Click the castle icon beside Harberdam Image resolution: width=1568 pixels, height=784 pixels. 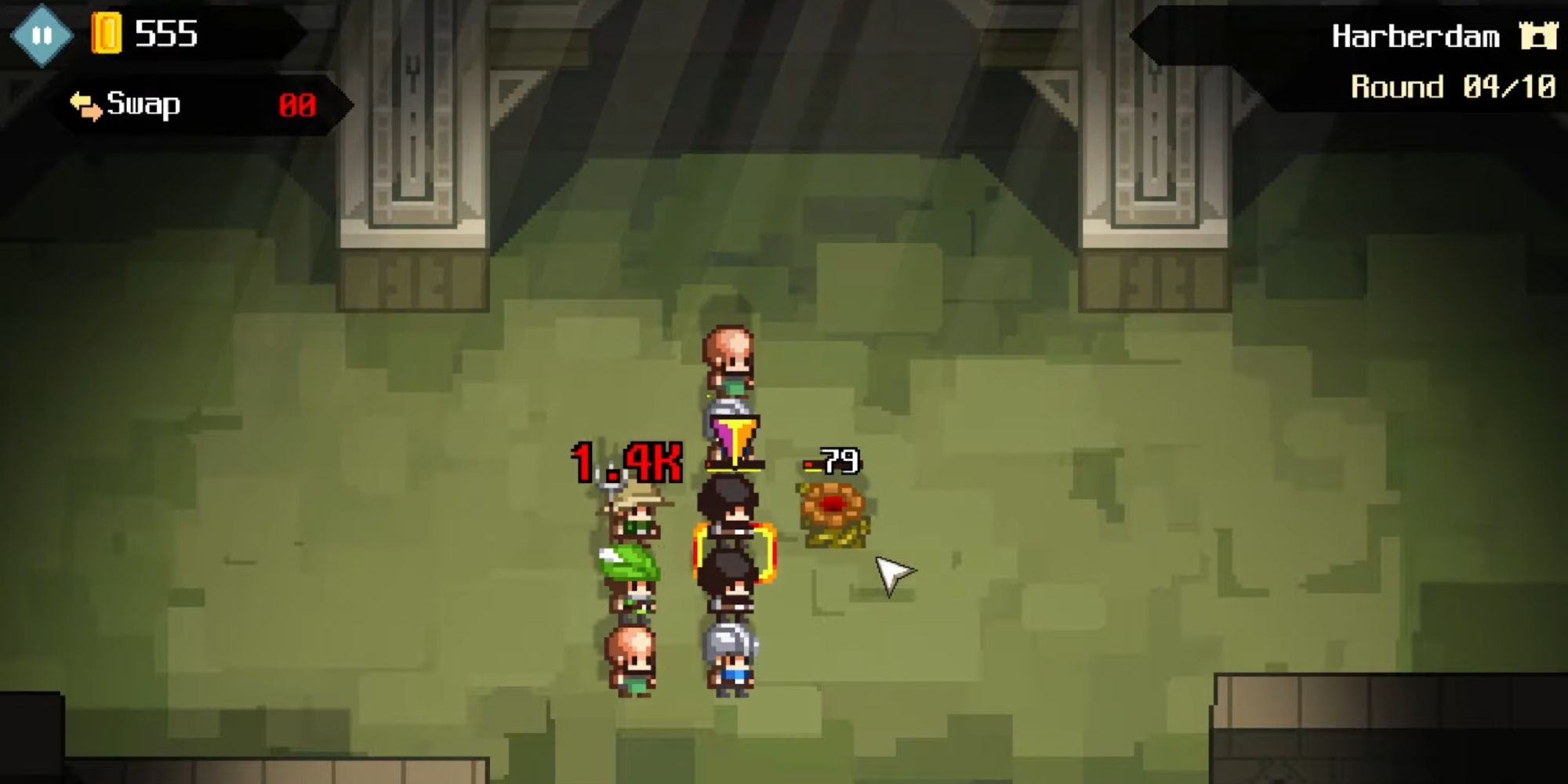1538,34
